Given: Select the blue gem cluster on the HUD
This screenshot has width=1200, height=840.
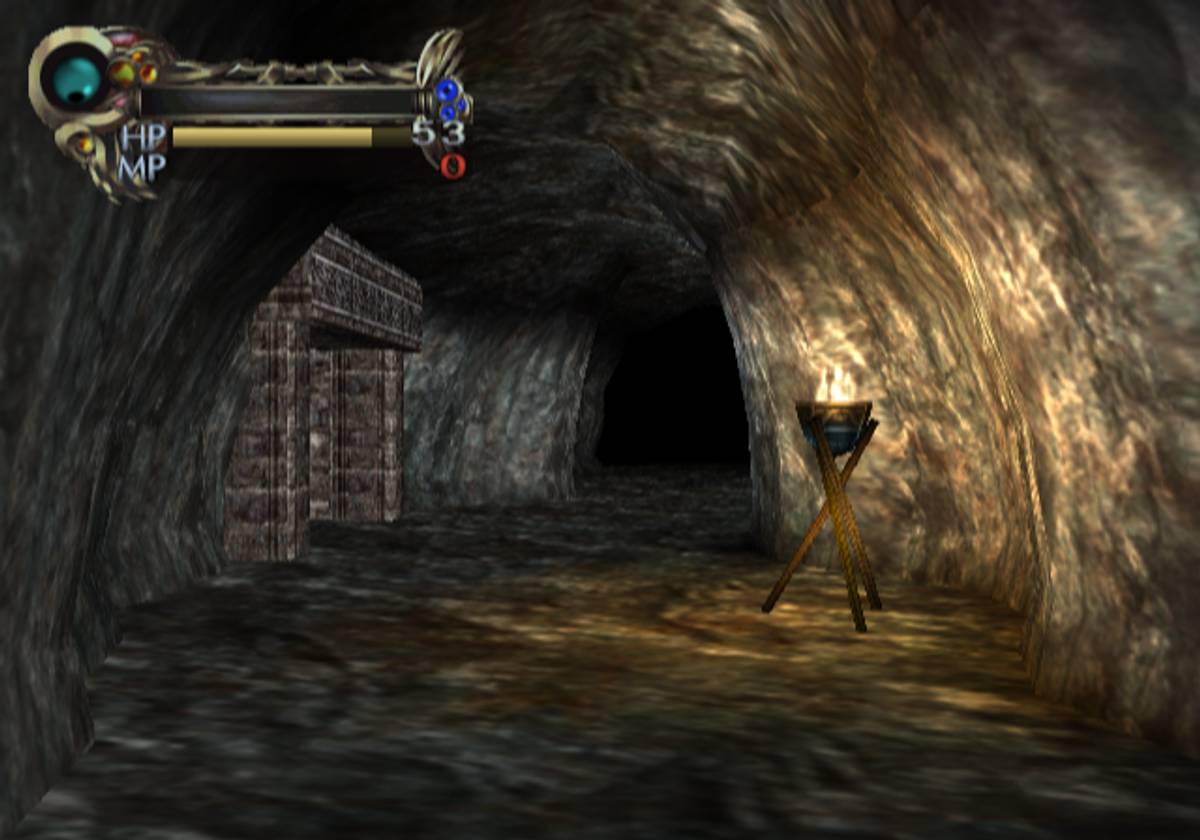Looking at the screenshot, I should (x=450, y=99).
